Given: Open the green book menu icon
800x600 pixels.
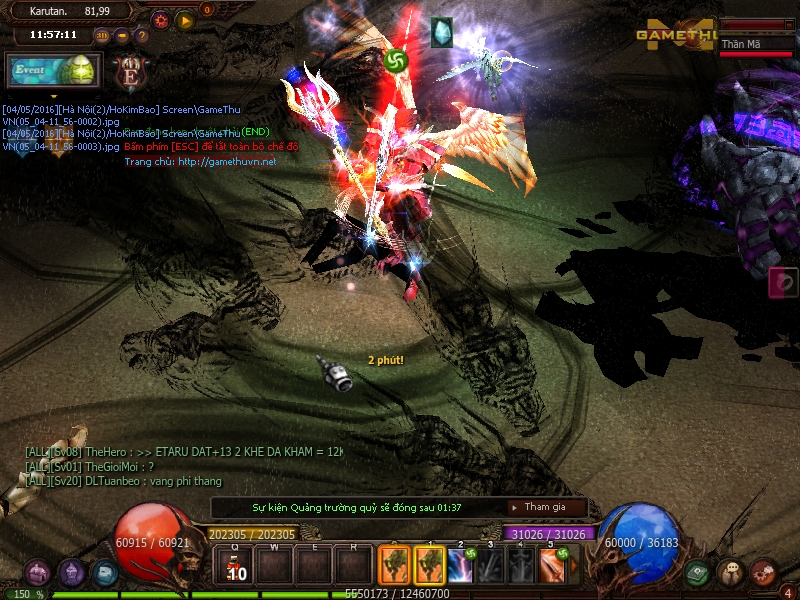Looking at the screenshot, I should [x=699, y=573].
